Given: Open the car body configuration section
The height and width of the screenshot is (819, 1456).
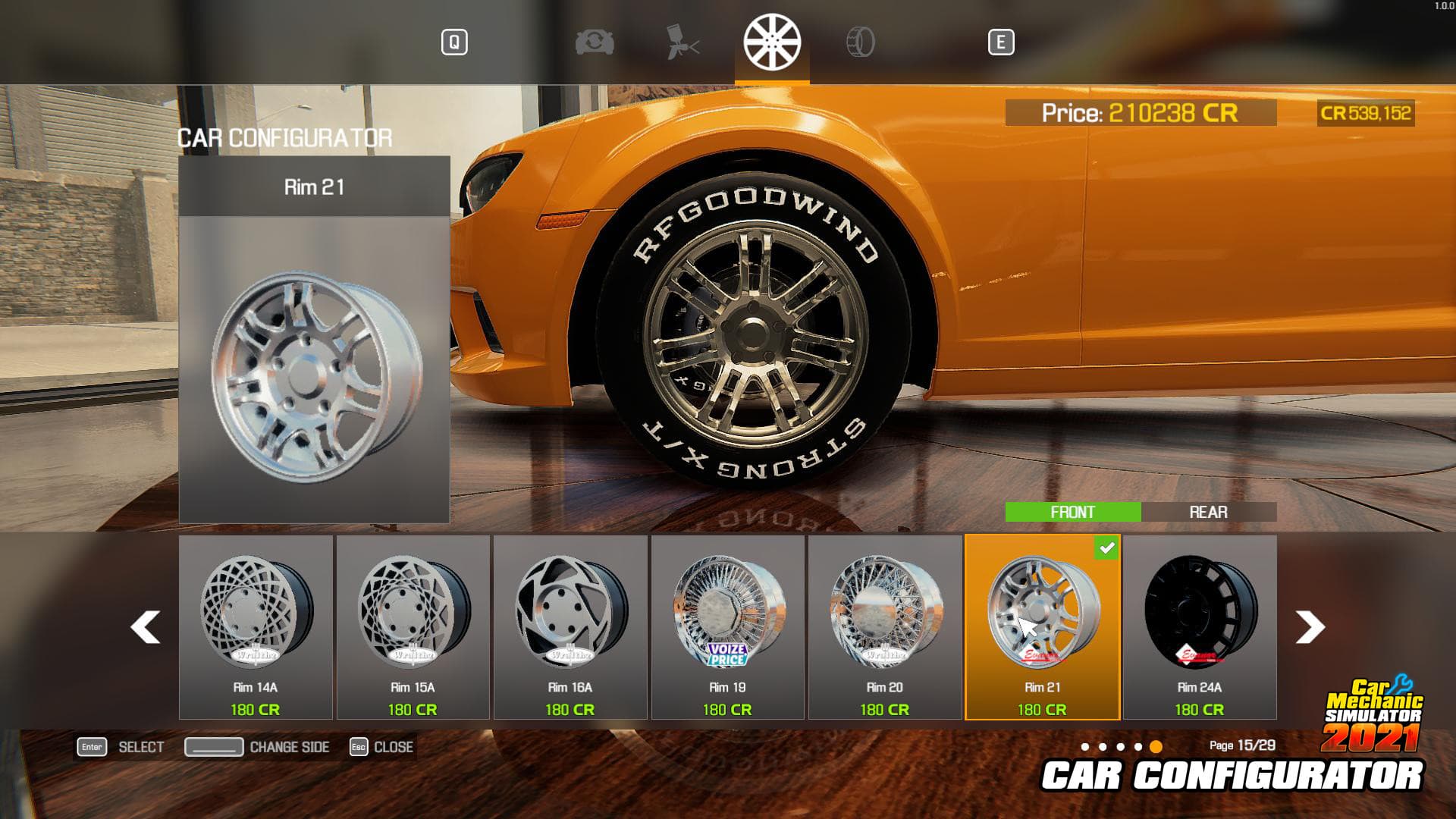Looking at the screenshot, I should tap(594, 43).
